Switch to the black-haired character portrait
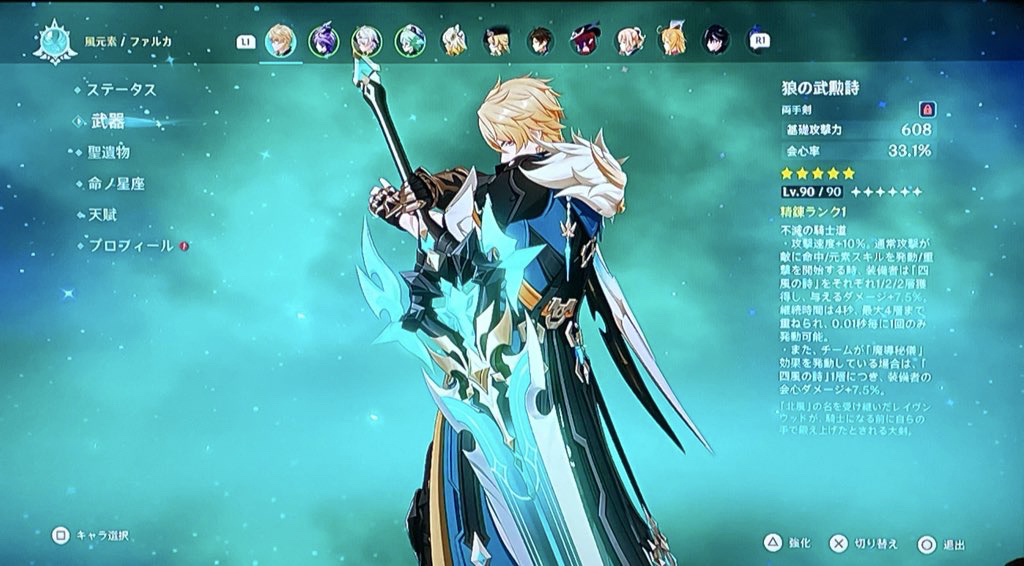The height and width of the screenshot is (566, 1024). [x=715, y=41]
